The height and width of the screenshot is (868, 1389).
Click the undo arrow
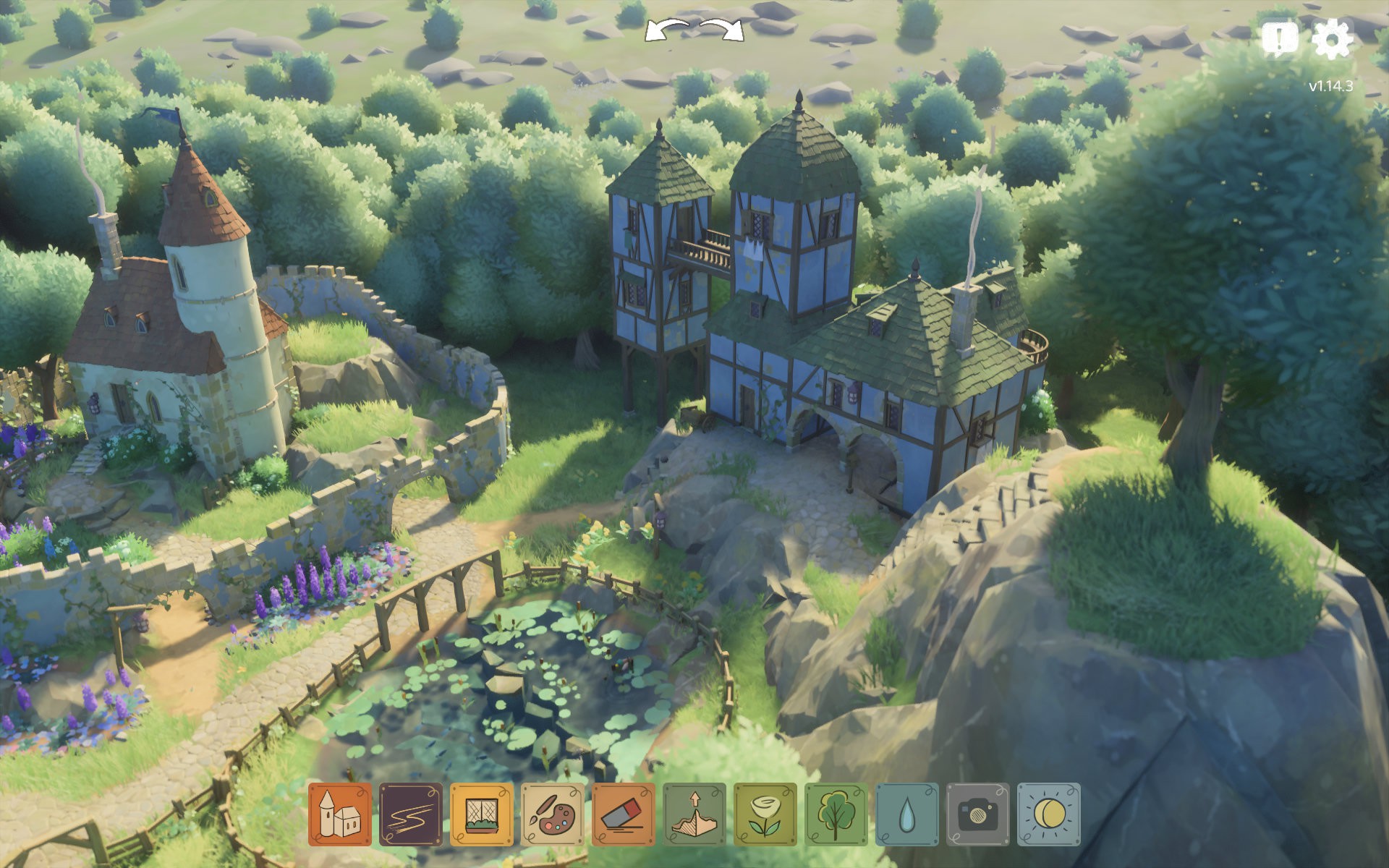(x=666, y=30)
